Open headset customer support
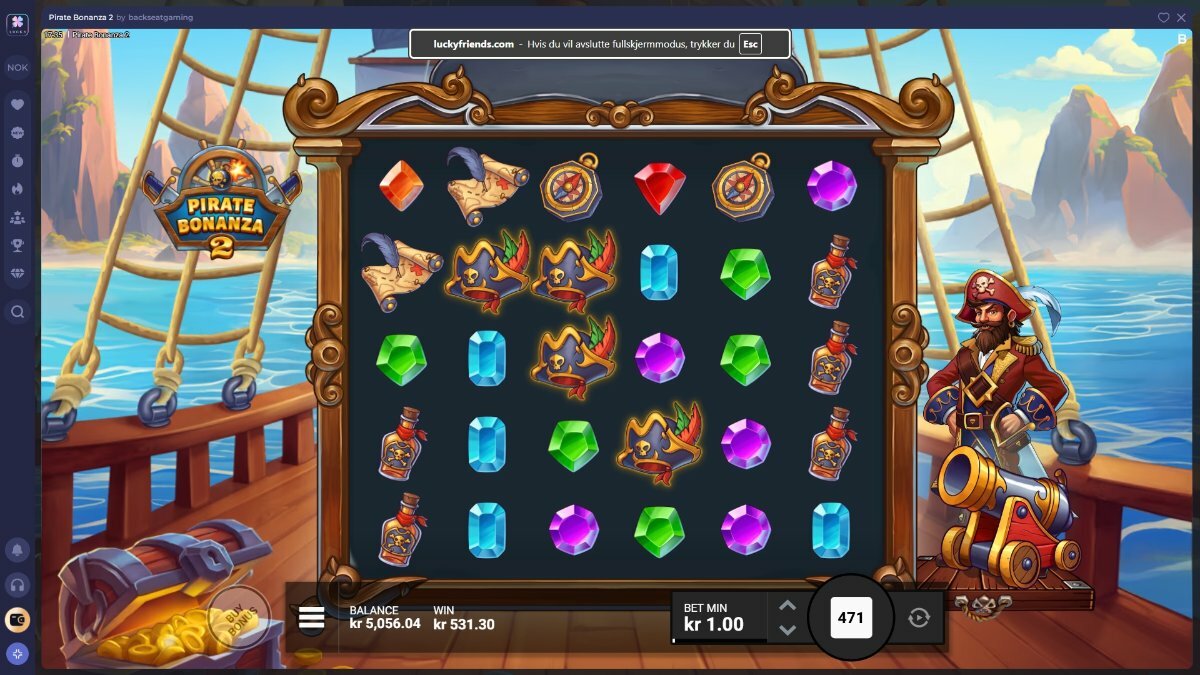The height and width of the screenshot is (675, 1200). click(x=18, y=585)
